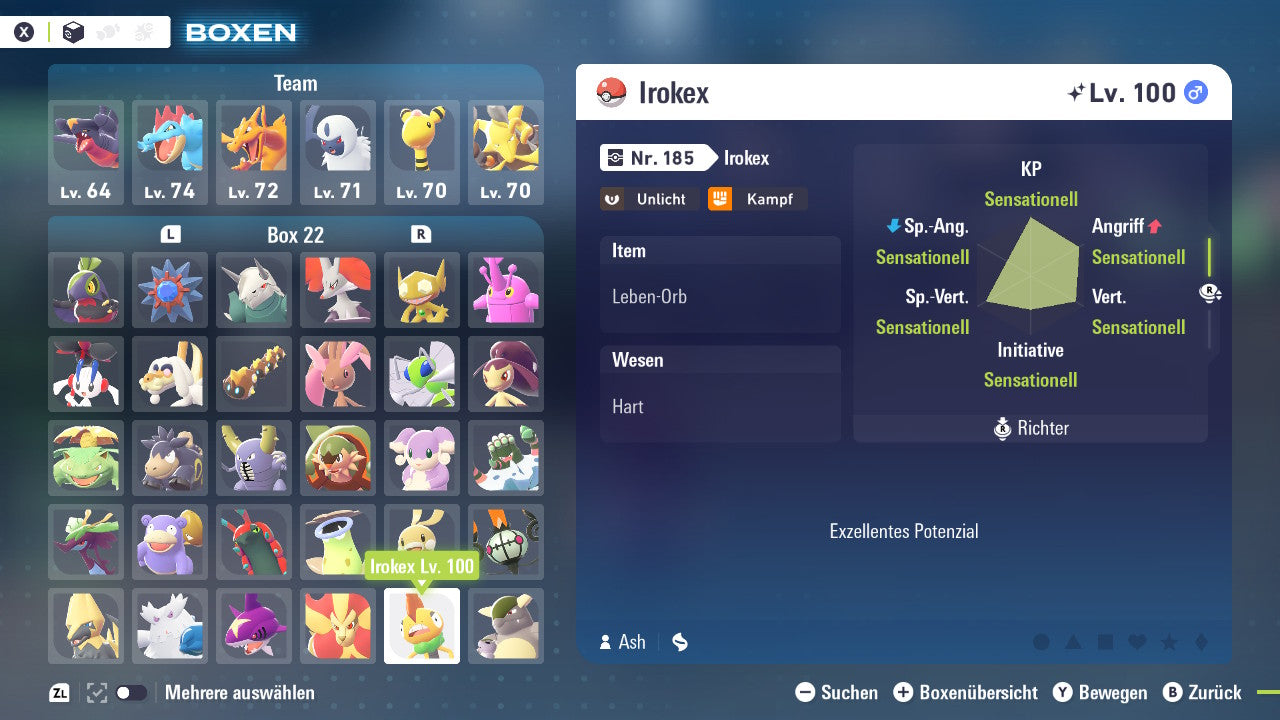This screenshot has height=720, width=1280.
Task: Select the Irokex thumbnail in the box grid
Action: click(x=422, y=625)
